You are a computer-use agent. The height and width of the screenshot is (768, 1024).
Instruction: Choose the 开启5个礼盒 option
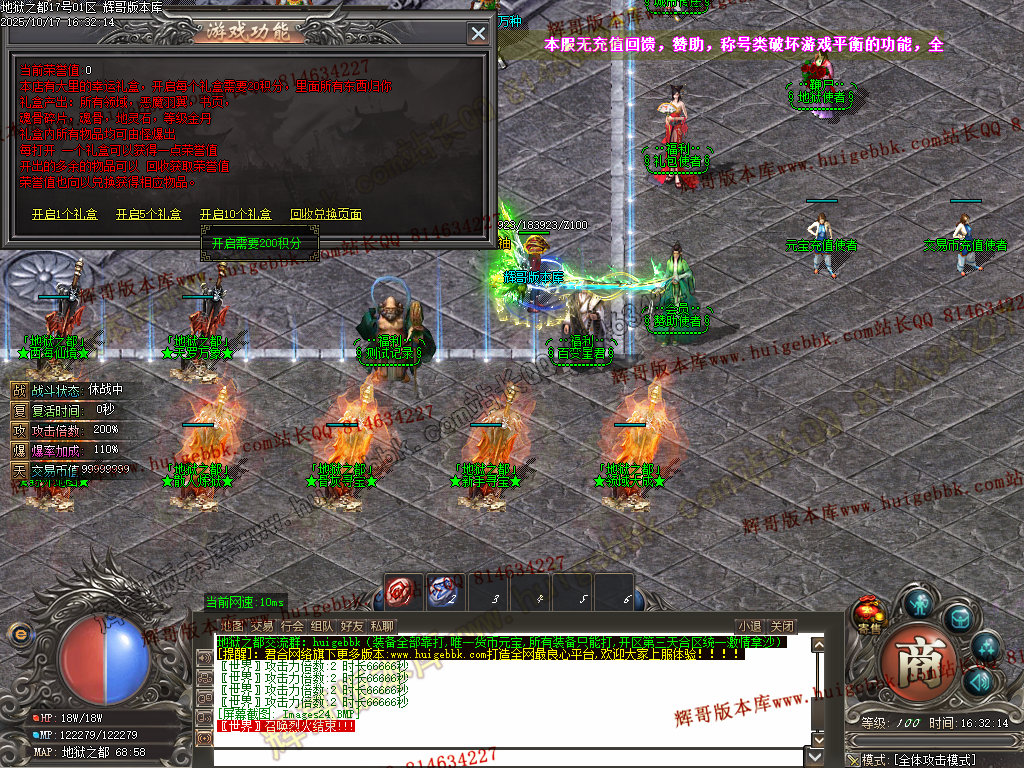pos(148,214)
